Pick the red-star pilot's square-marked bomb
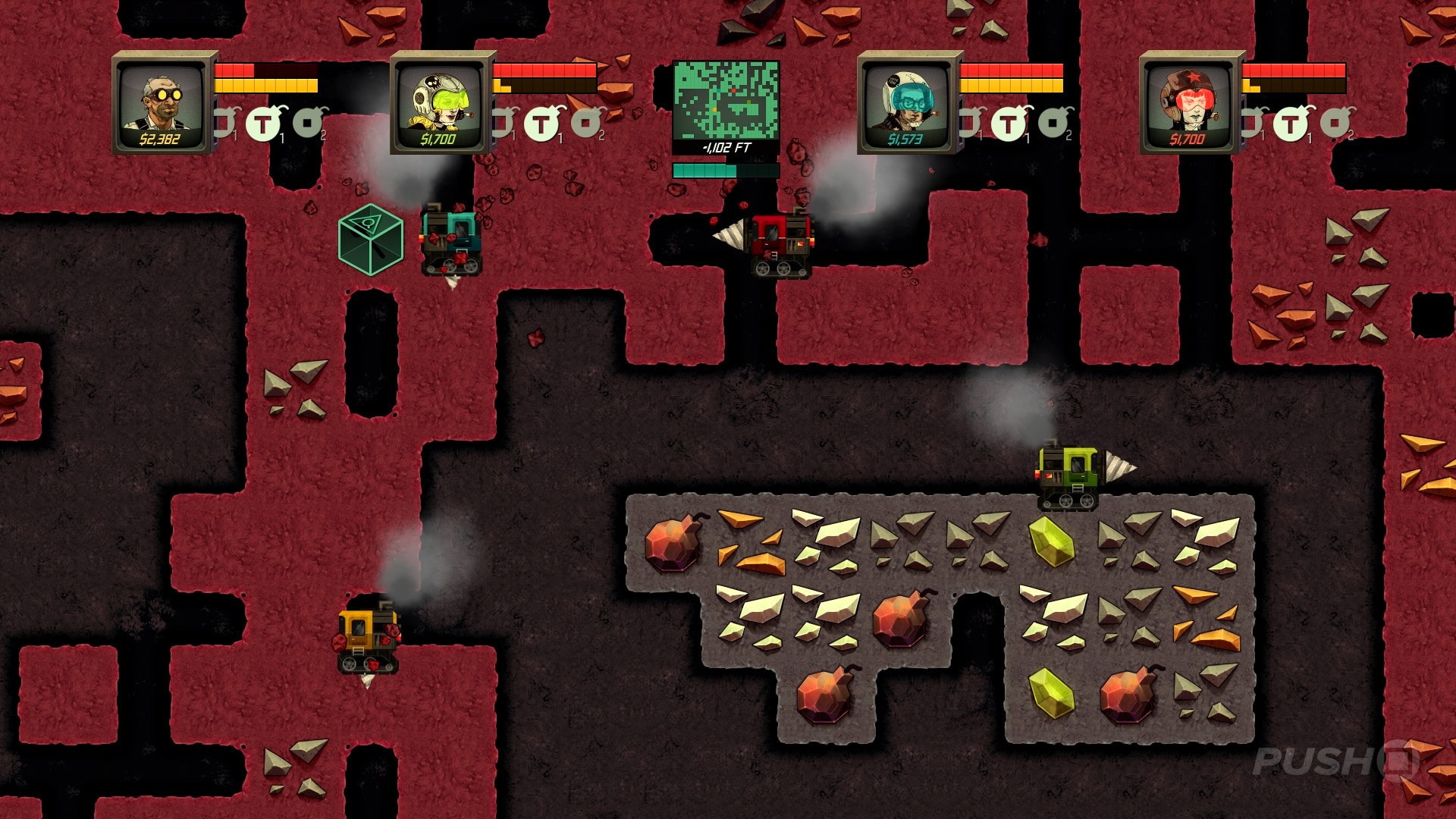This screenshot has height=819, width=1456. (x=1336, y=122)
